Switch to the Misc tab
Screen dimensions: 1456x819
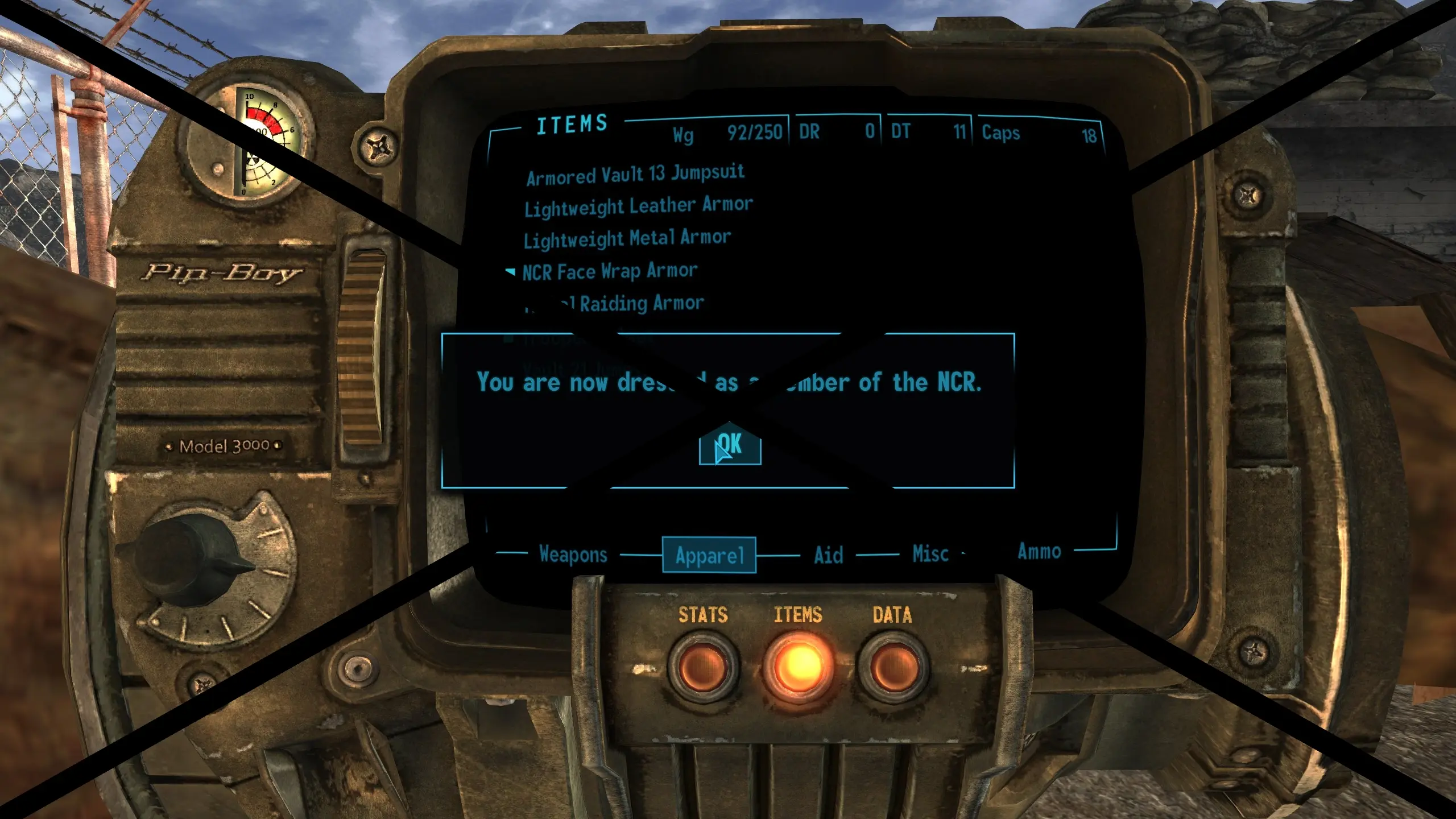[x=930, y=554]
